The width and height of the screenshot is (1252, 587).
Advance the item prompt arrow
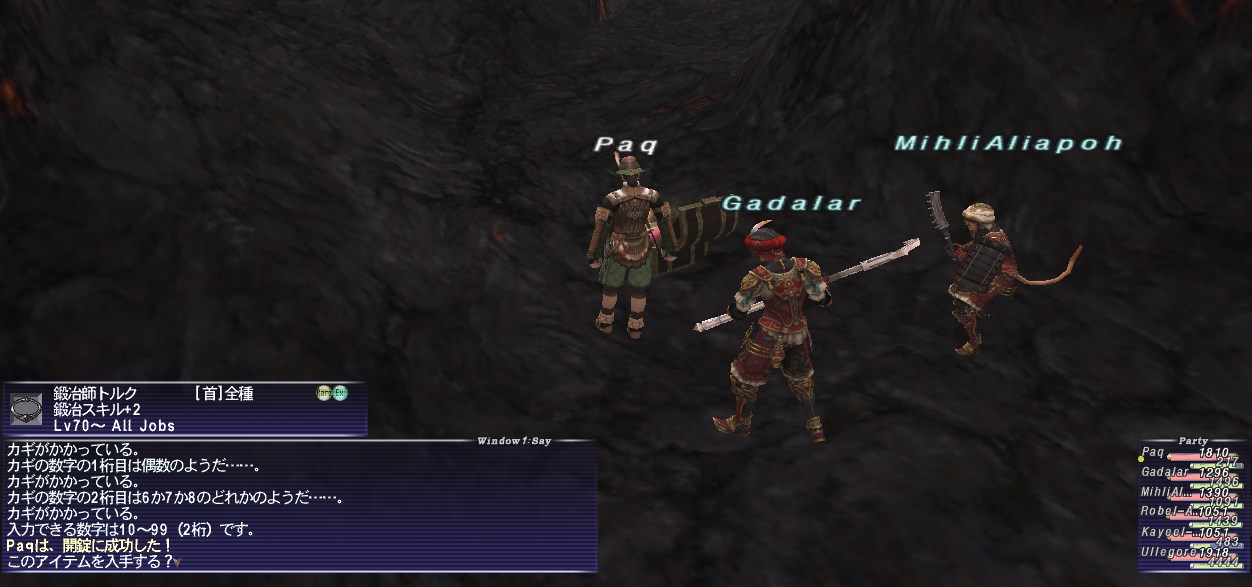pos(176,562)
